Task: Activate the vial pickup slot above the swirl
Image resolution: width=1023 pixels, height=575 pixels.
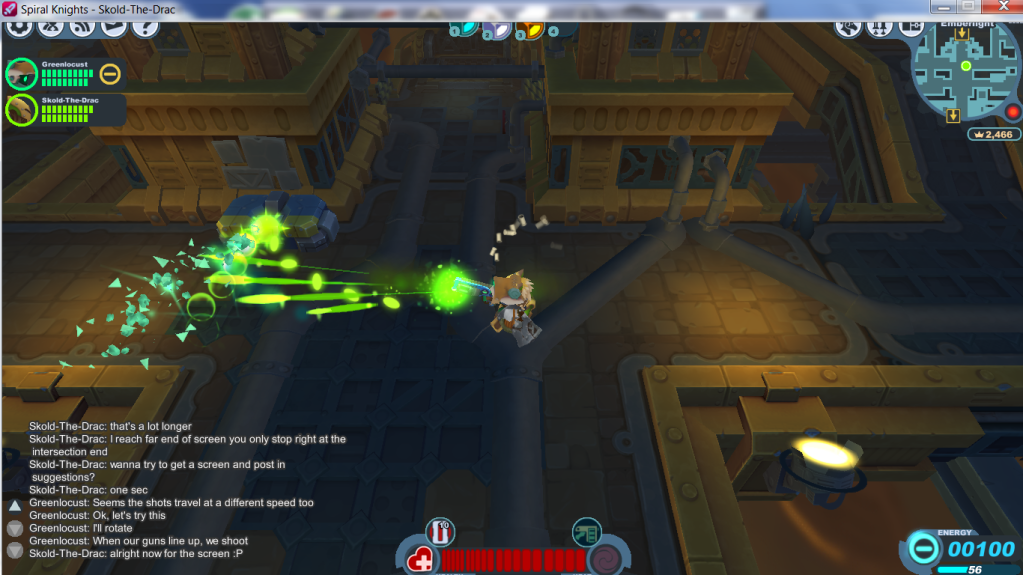Action: (586, 531)
